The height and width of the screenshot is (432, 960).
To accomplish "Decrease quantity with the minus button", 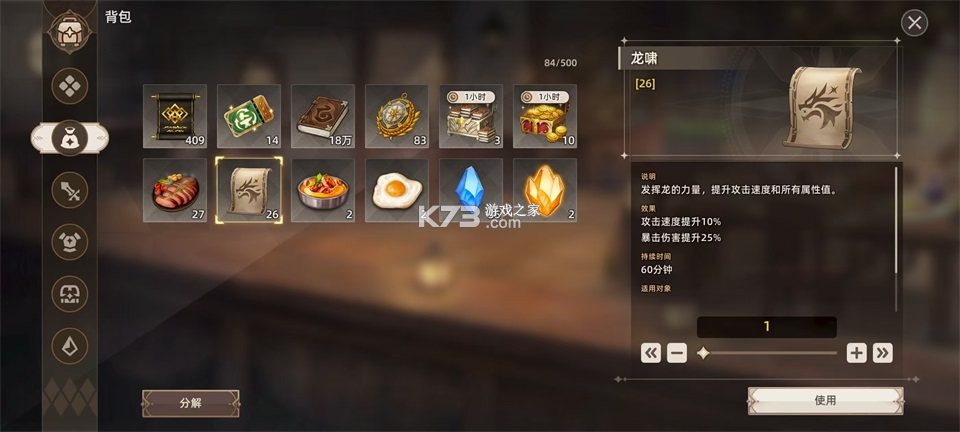I will [677, 352].
